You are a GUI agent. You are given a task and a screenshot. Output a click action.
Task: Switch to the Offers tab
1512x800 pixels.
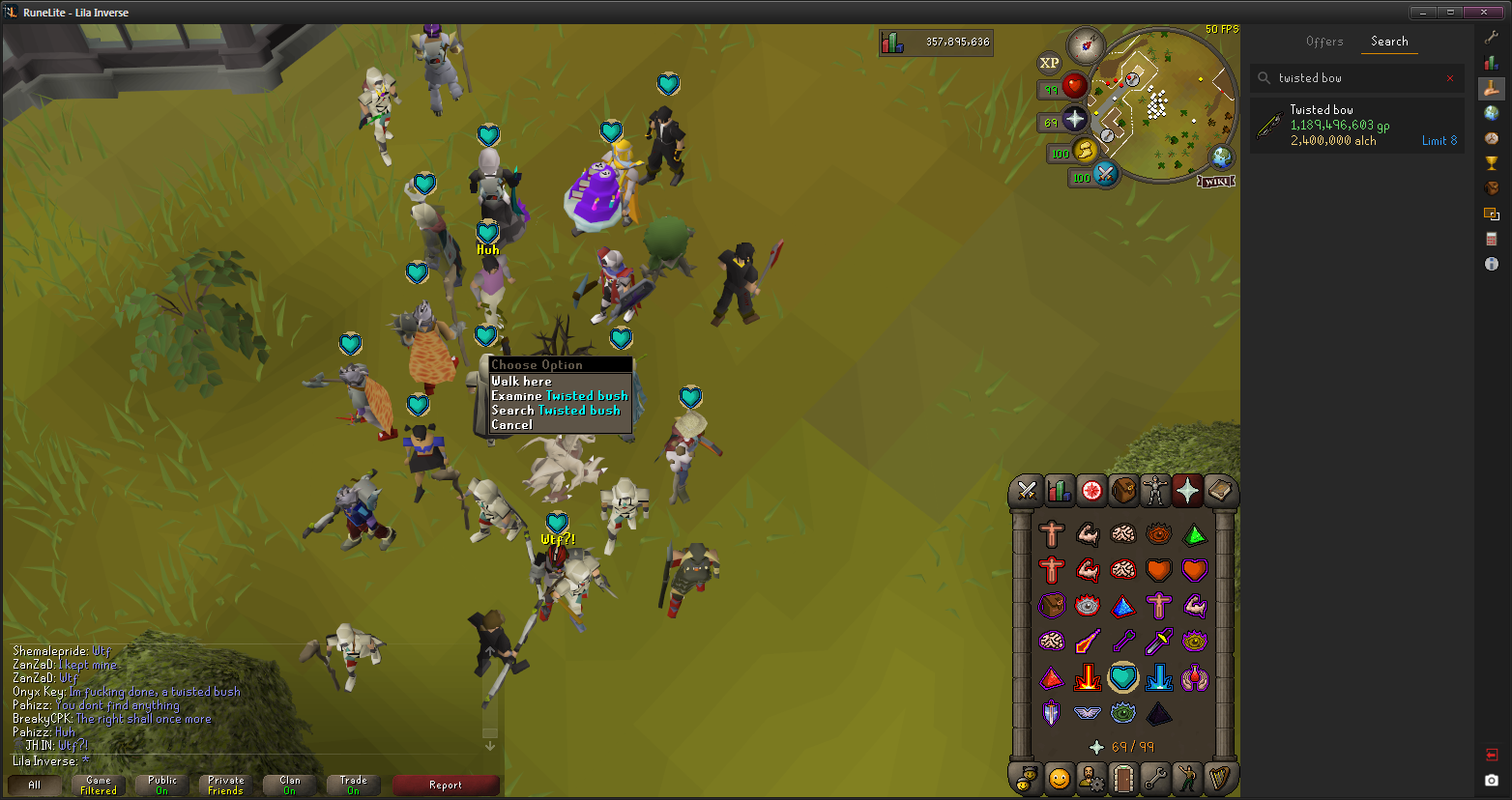(x=1324, y=42)
